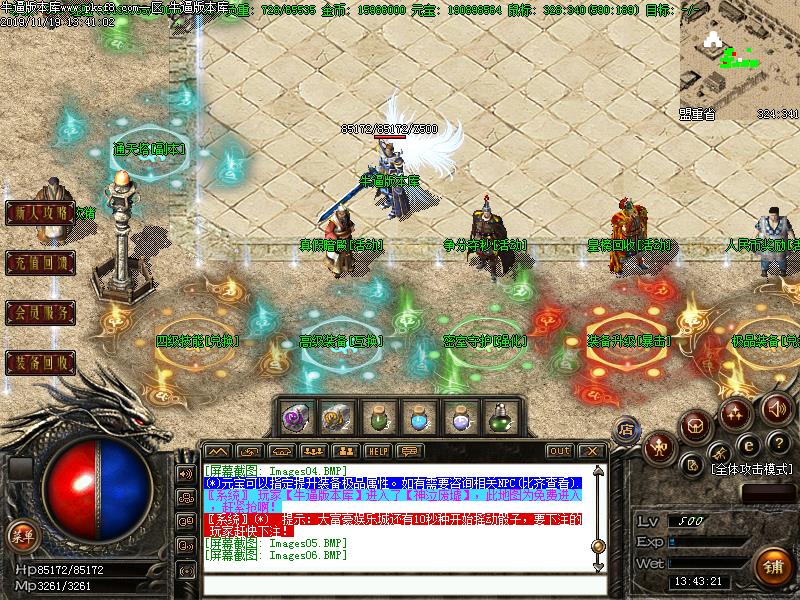
Task: Open the character status icon
Action: (657, 446)
